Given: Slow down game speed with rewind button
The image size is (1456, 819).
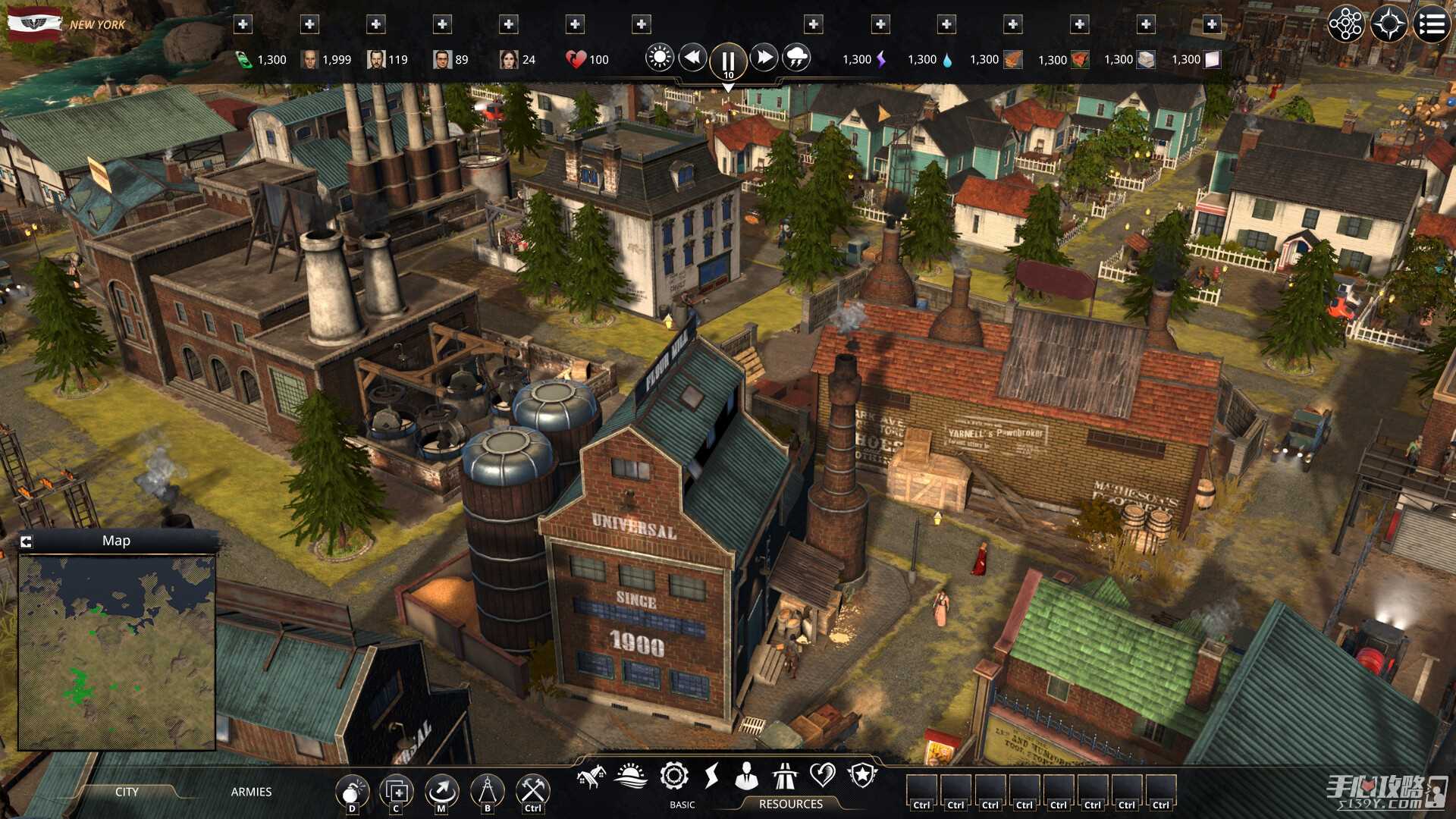Looking at the screenshot, I should [692, 58].
